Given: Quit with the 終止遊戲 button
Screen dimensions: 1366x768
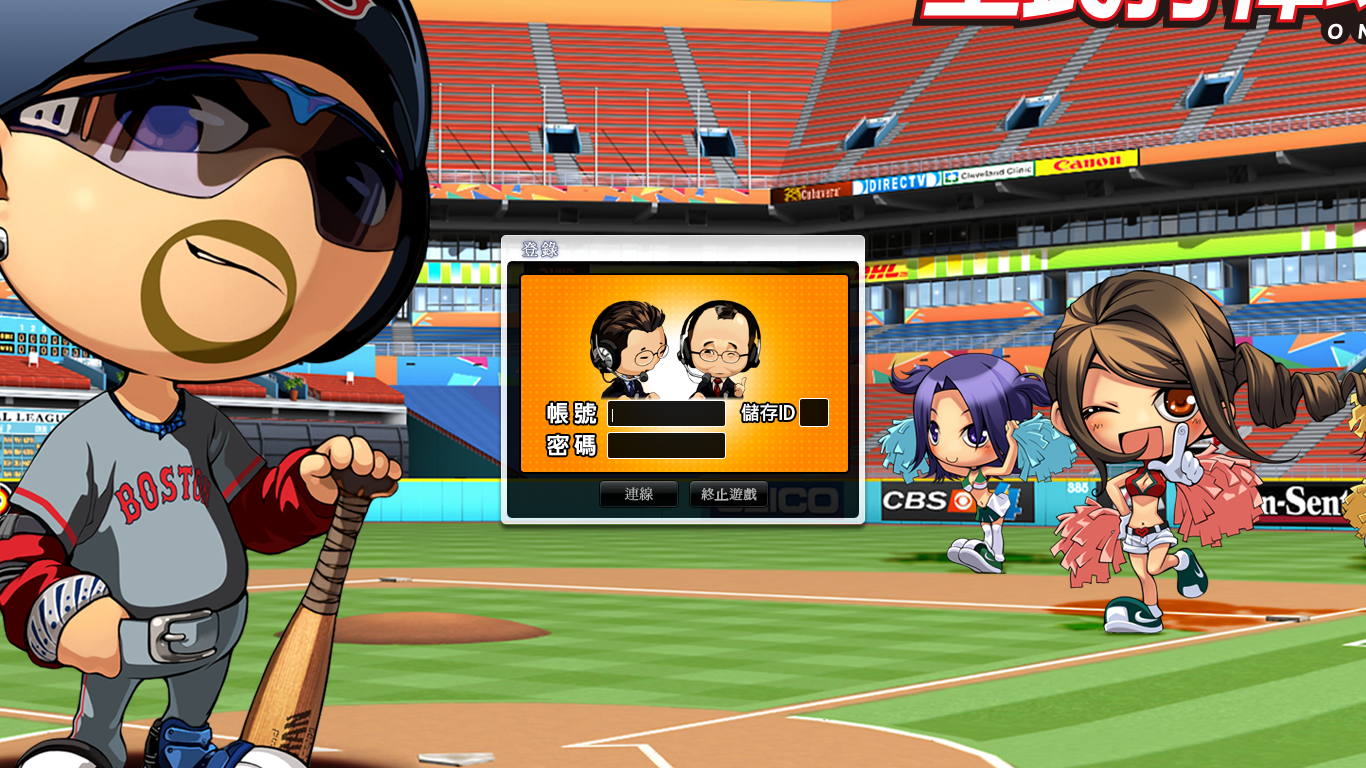Looking at the screenshot, I should (729, 494).
